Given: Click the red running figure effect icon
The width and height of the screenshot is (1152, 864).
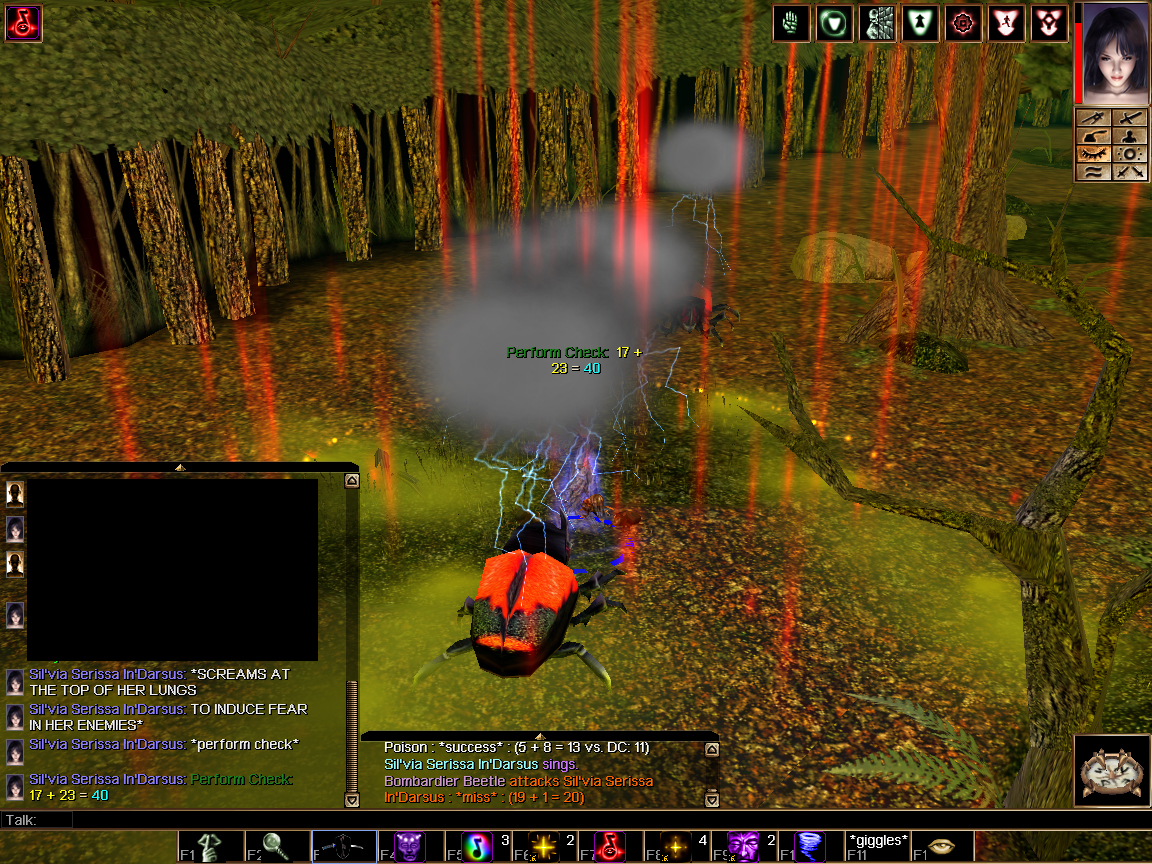Looking at the screenshot, I should pos(1005,23).
